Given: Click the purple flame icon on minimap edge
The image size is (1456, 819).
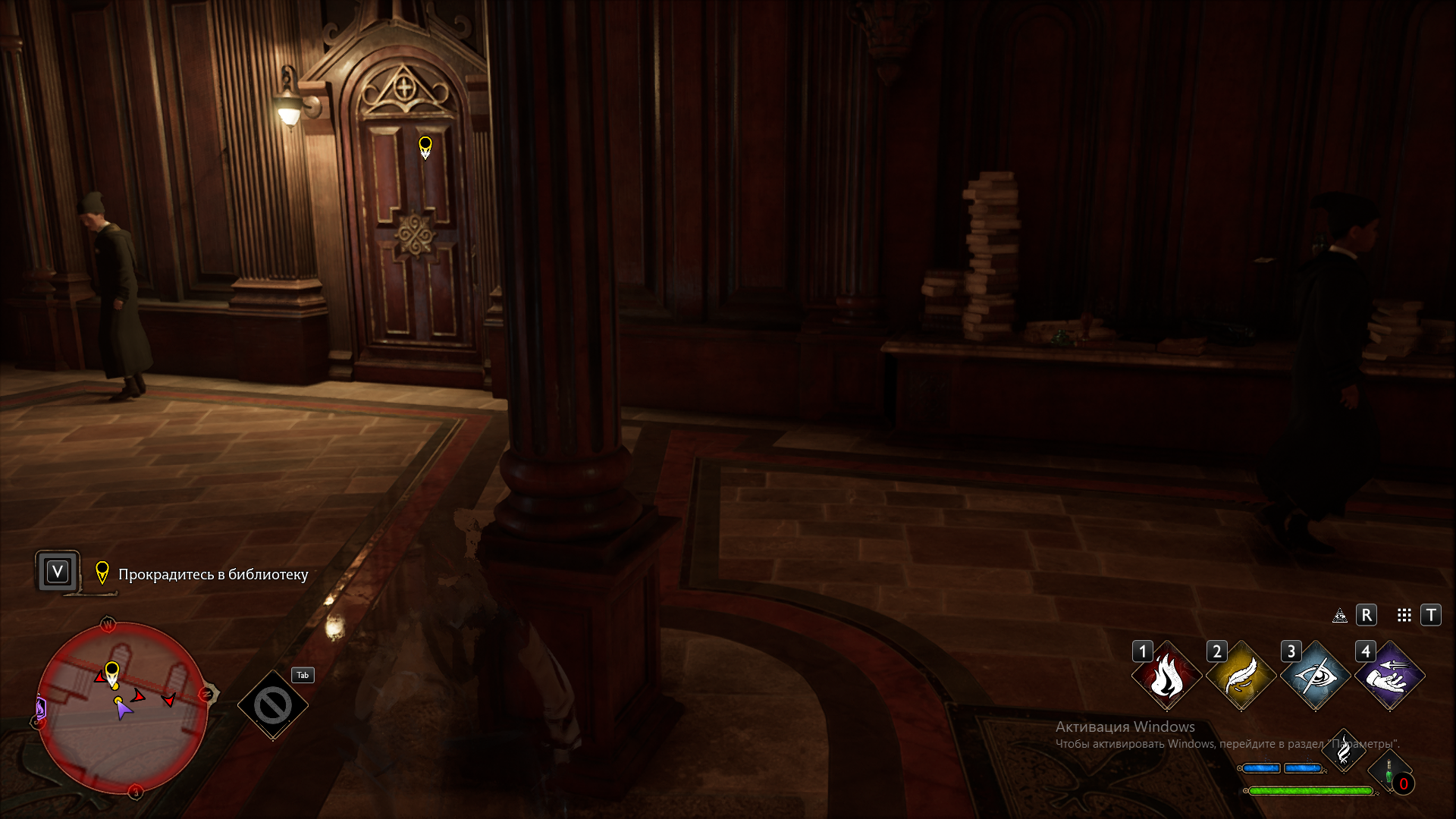Looking at the screenshot, I should point(40,709).
